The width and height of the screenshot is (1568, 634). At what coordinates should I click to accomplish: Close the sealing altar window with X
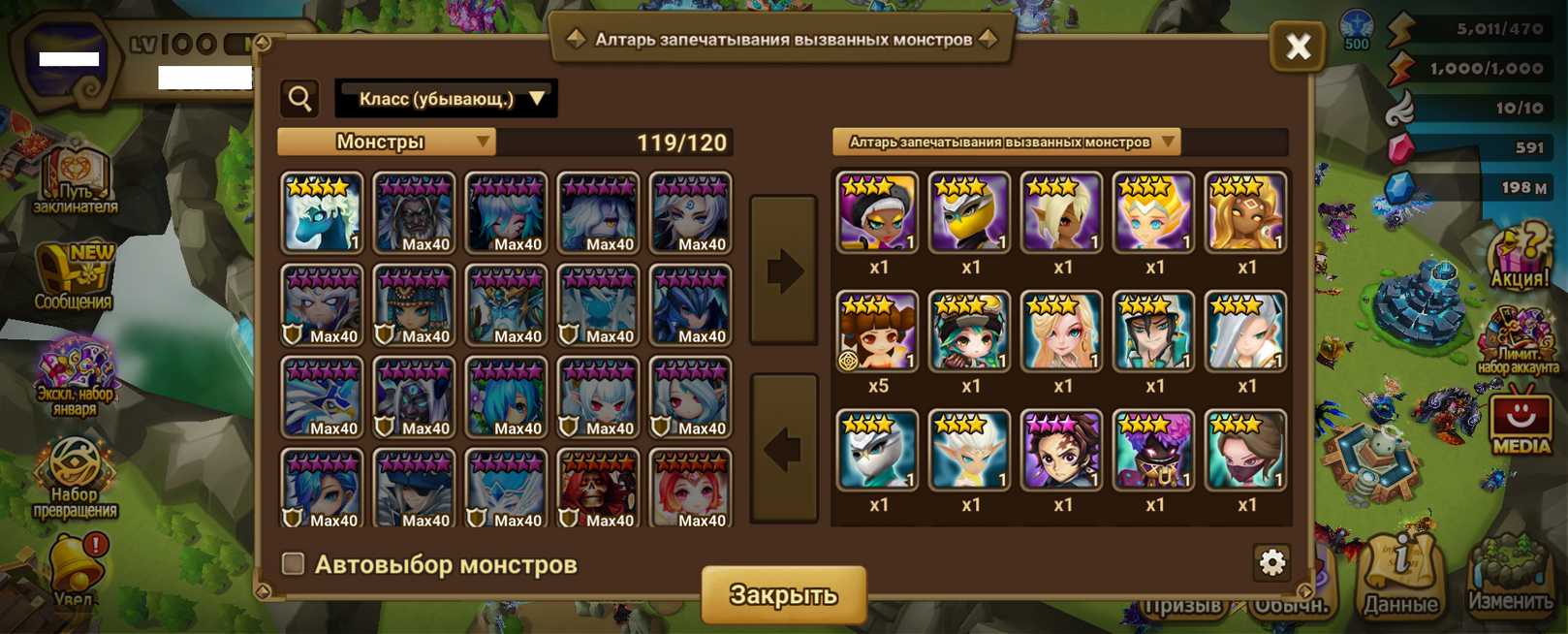[x=1298, y=46]
